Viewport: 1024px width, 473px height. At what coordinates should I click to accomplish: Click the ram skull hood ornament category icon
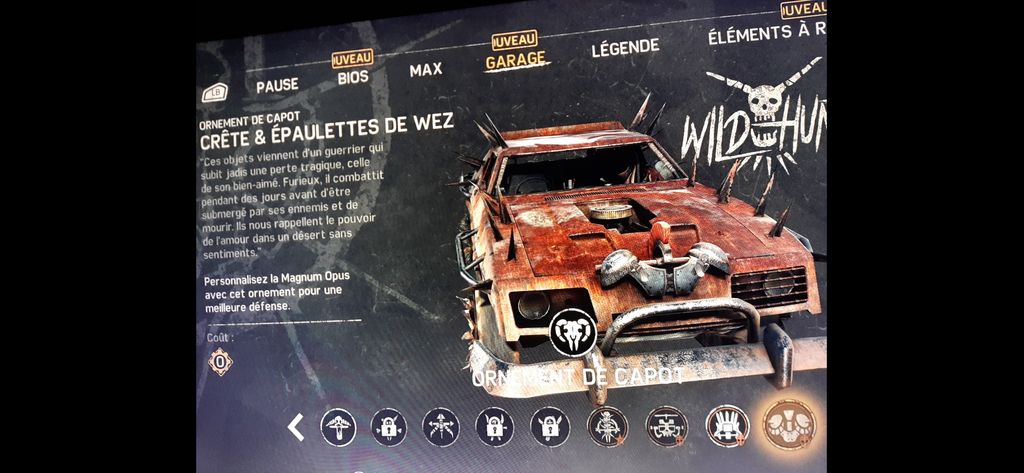[x=573, y=332]
